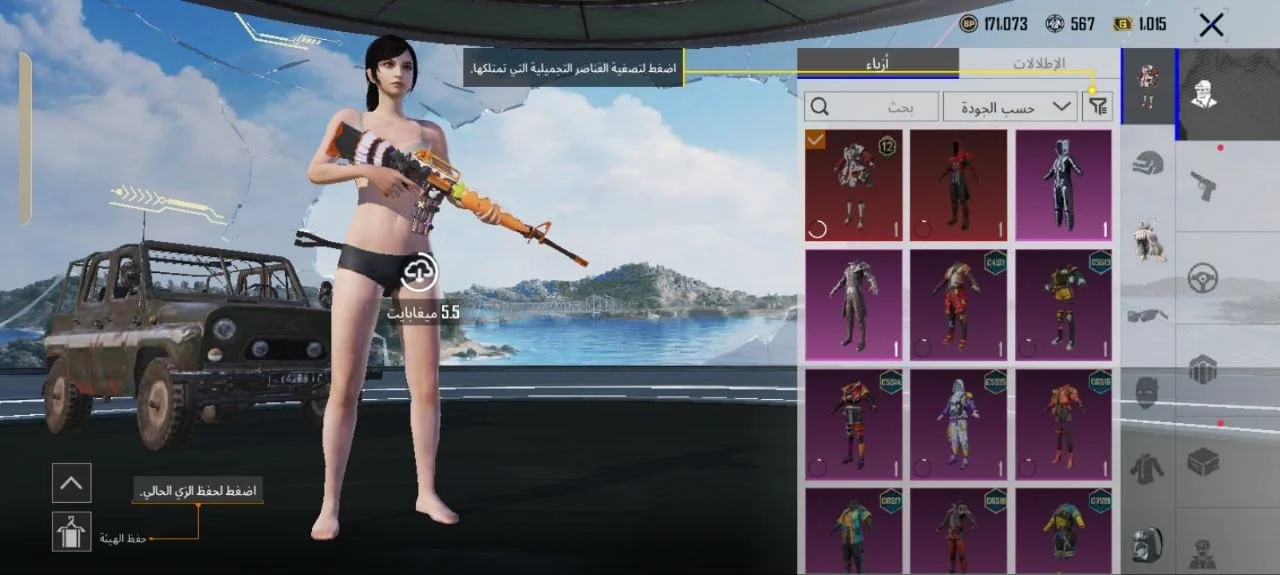Select the dark skeleton suit outfit
1280x575 pixels.
(x=1063, y=185)
